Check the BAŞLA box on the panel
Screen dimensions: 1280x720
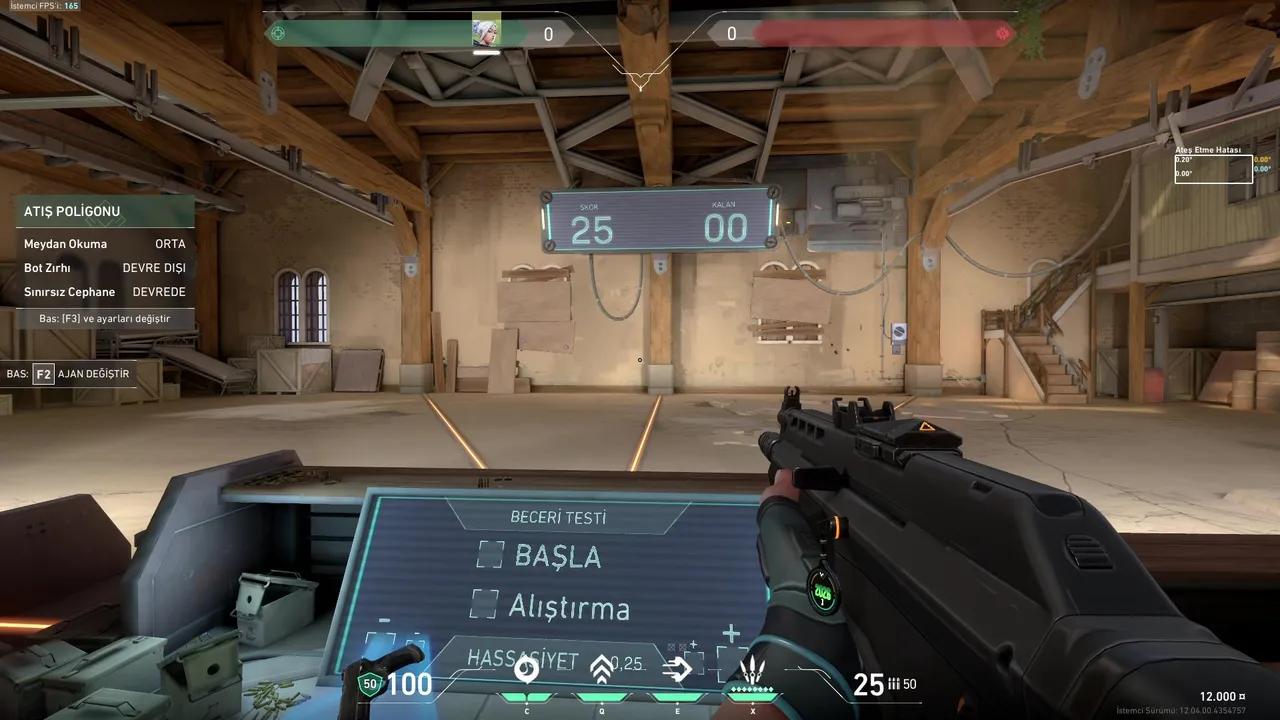click(490, 554)
